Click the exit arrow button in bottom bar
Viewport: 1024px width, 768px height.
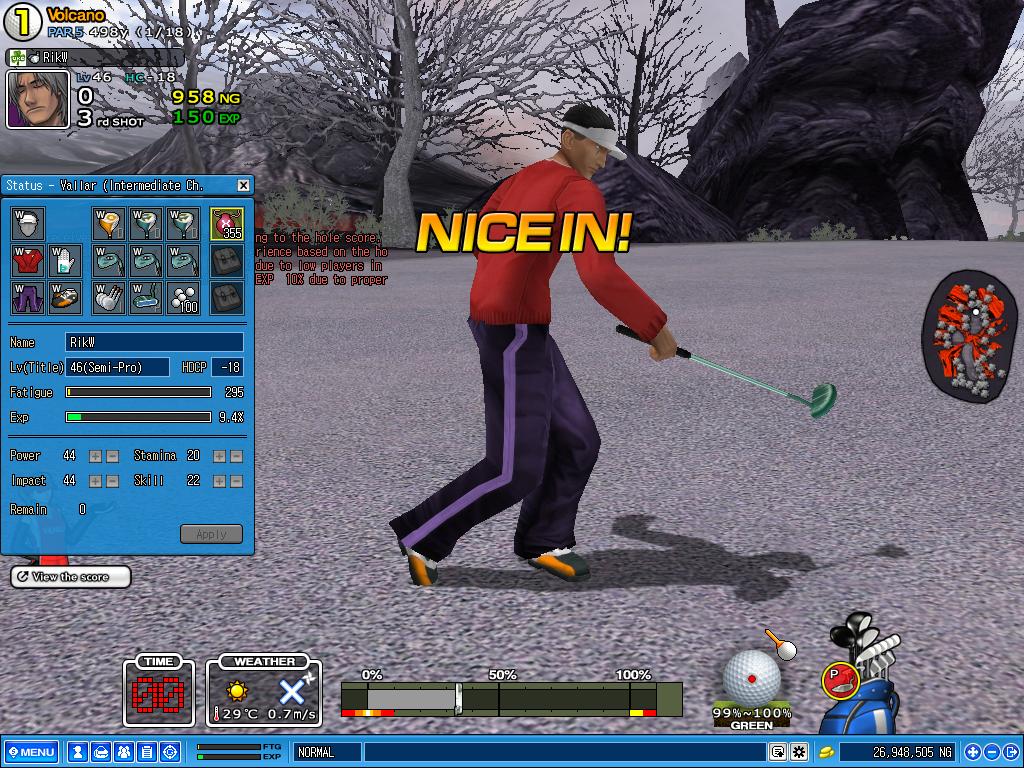[1010, 752]
